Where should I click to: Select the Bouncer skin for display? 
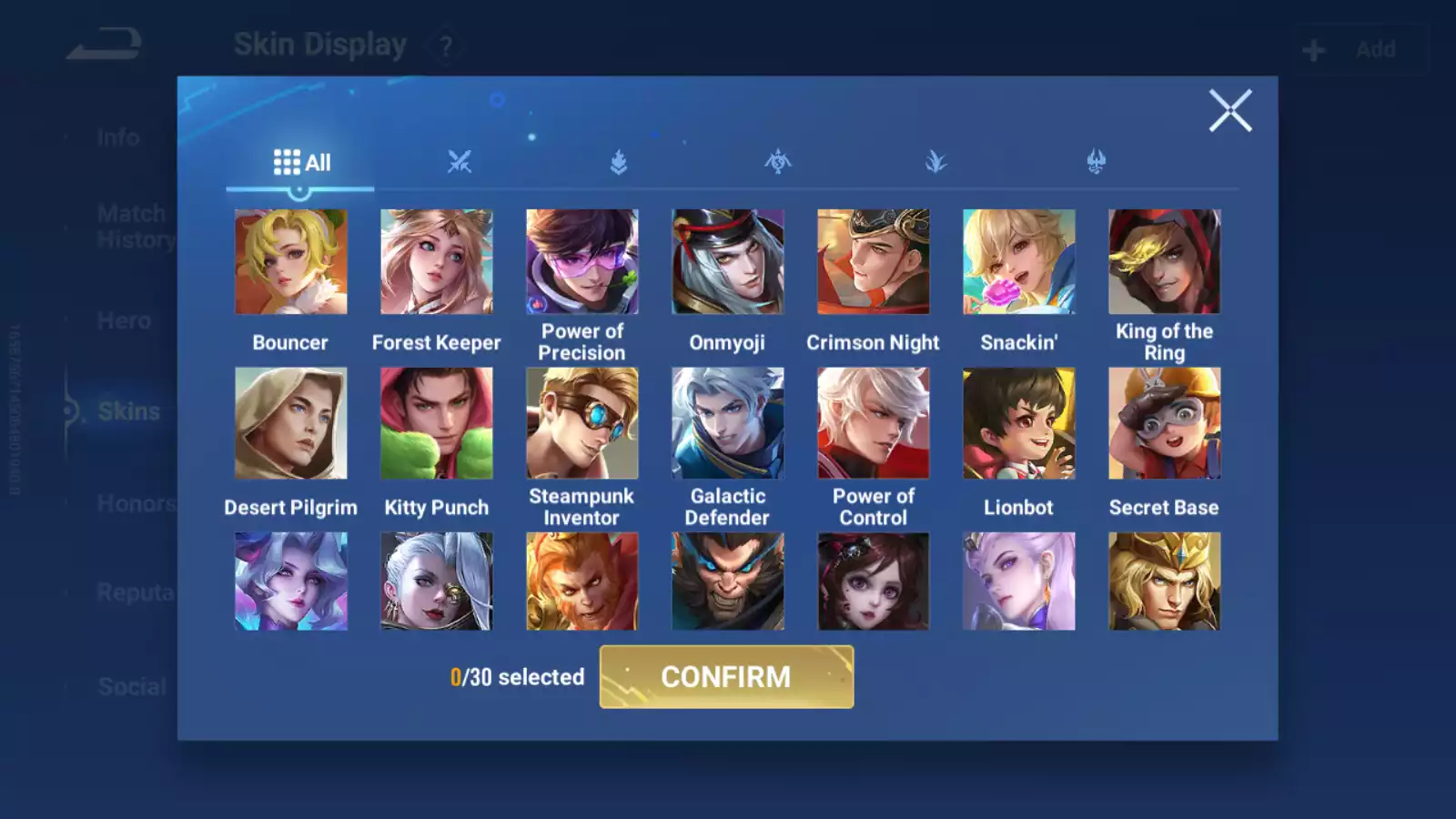click(x=290, y=261)
